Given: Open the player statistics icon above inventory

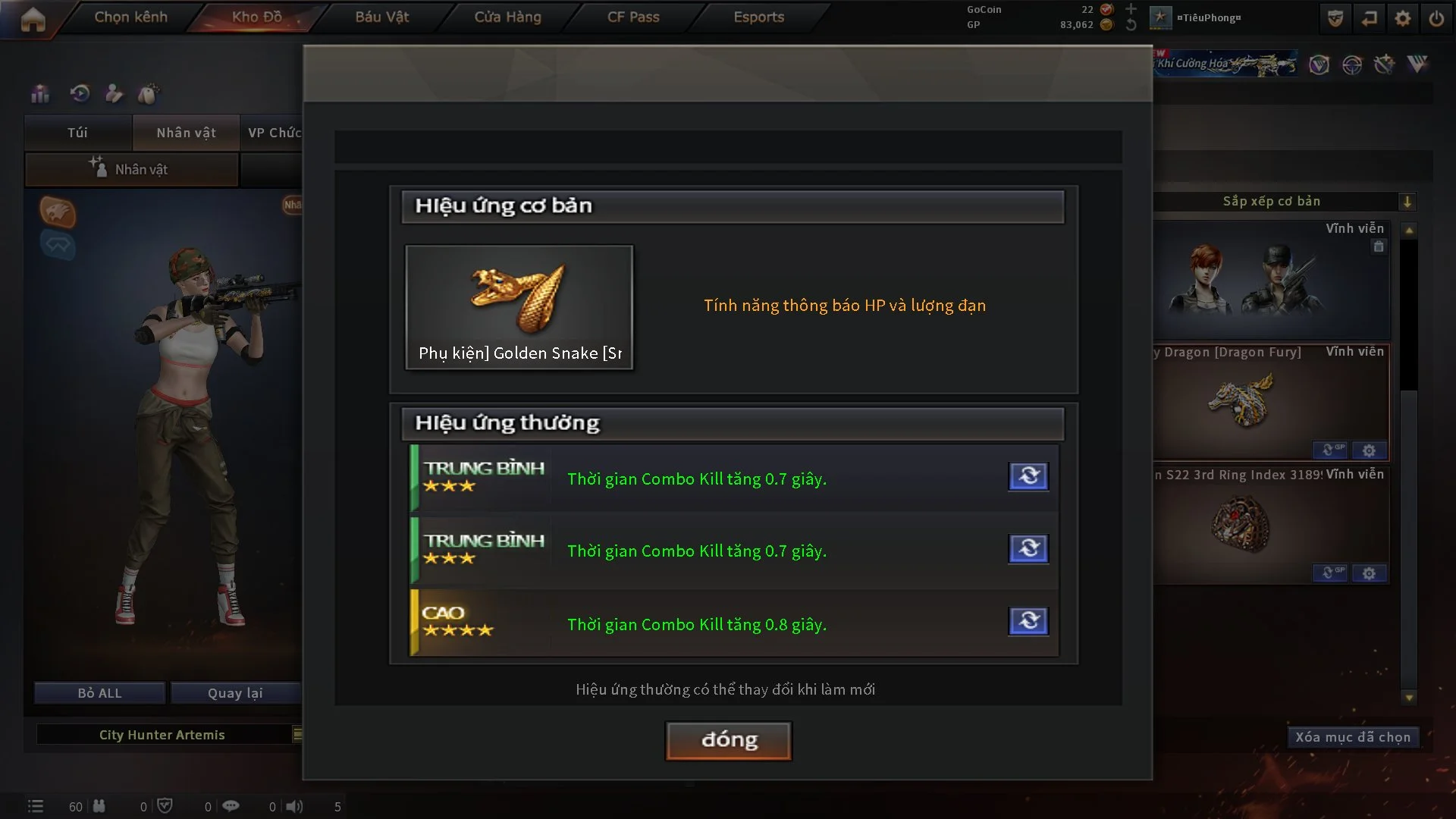Looking at the screenshot, I should [x=39, y=93].
